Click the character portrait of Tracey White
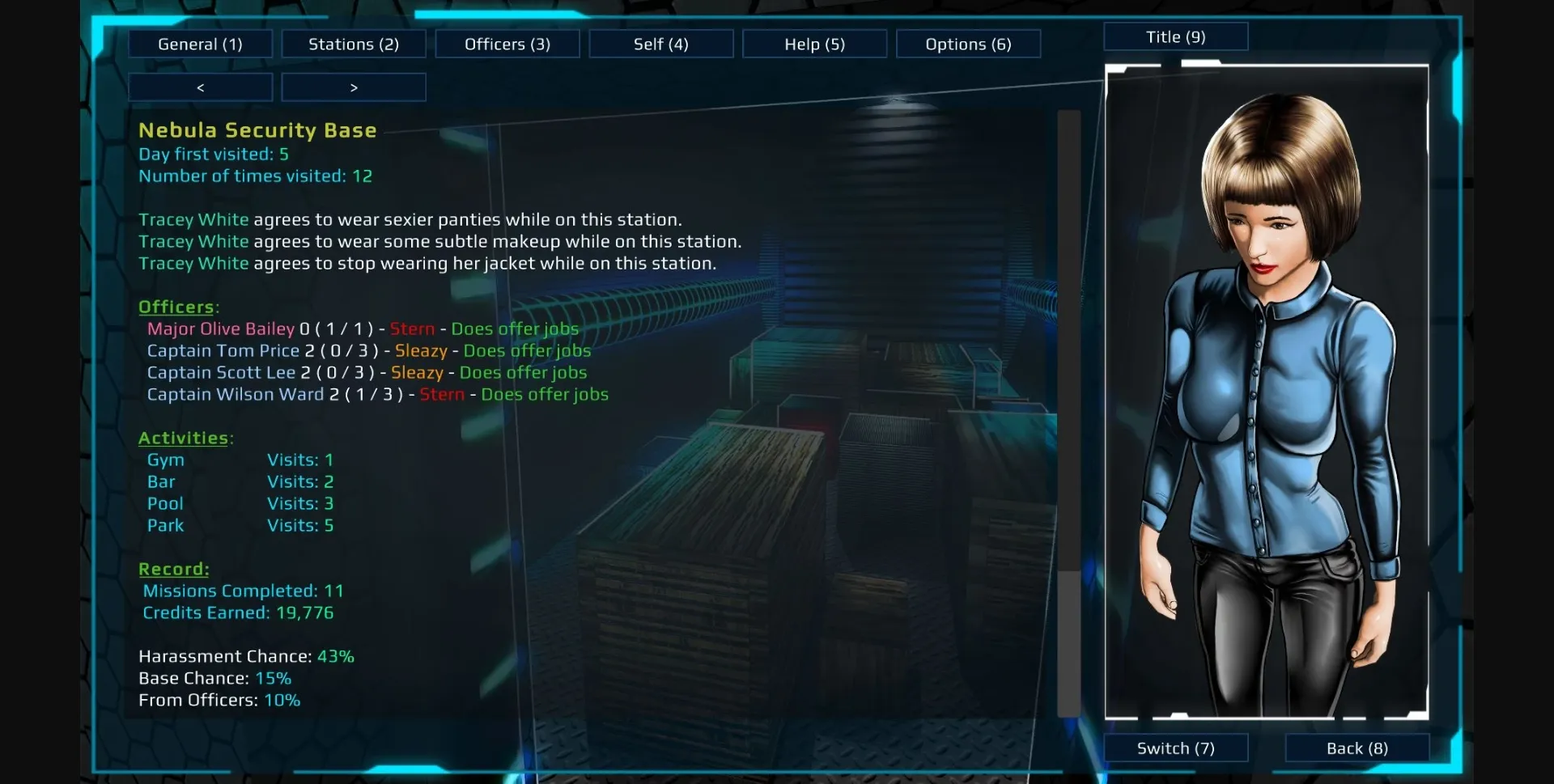Screen dimensions: 1554x784 click(1267, 388)
